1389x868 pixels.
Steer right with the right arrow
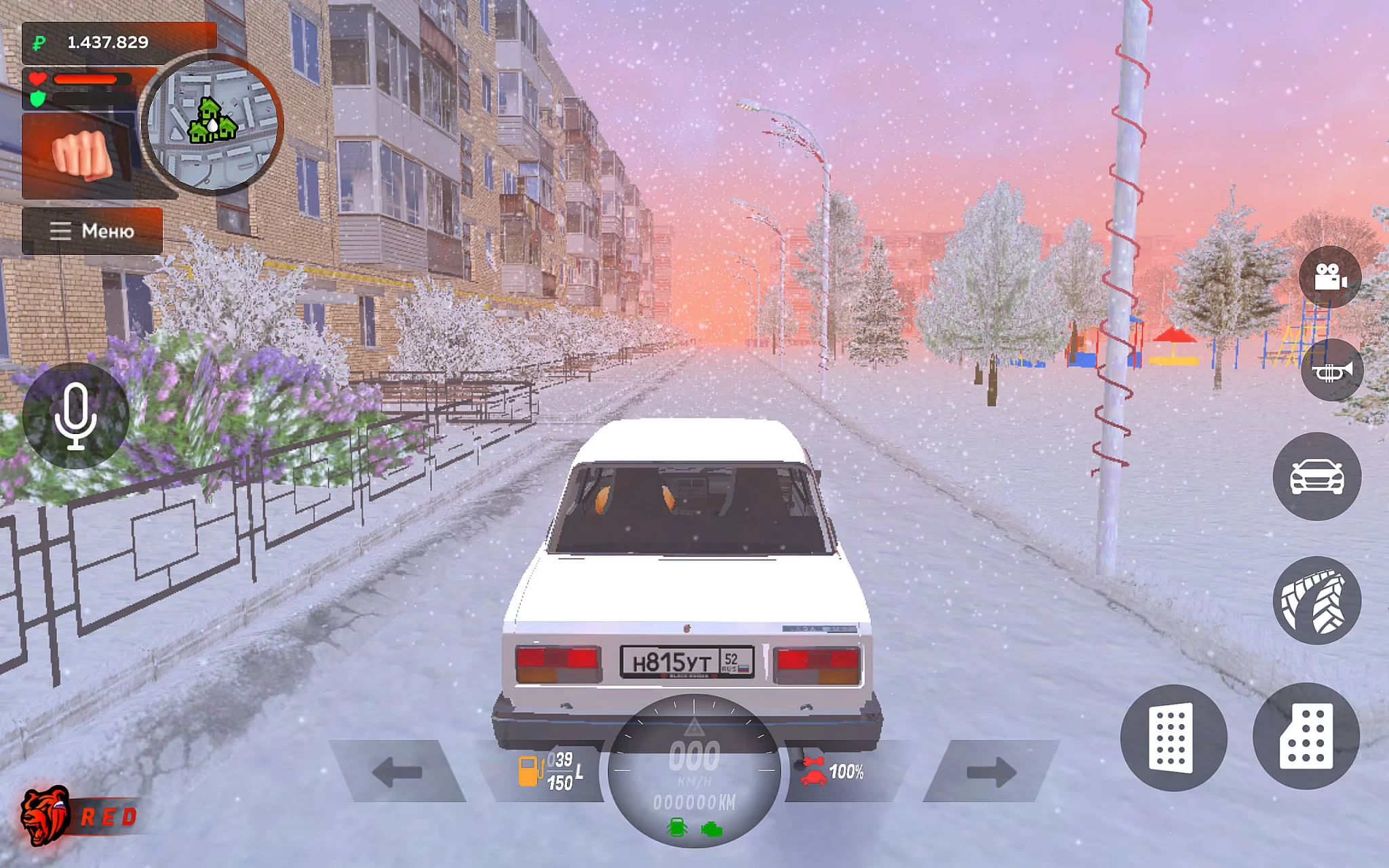pyautogui.click(x=991, y=772)
